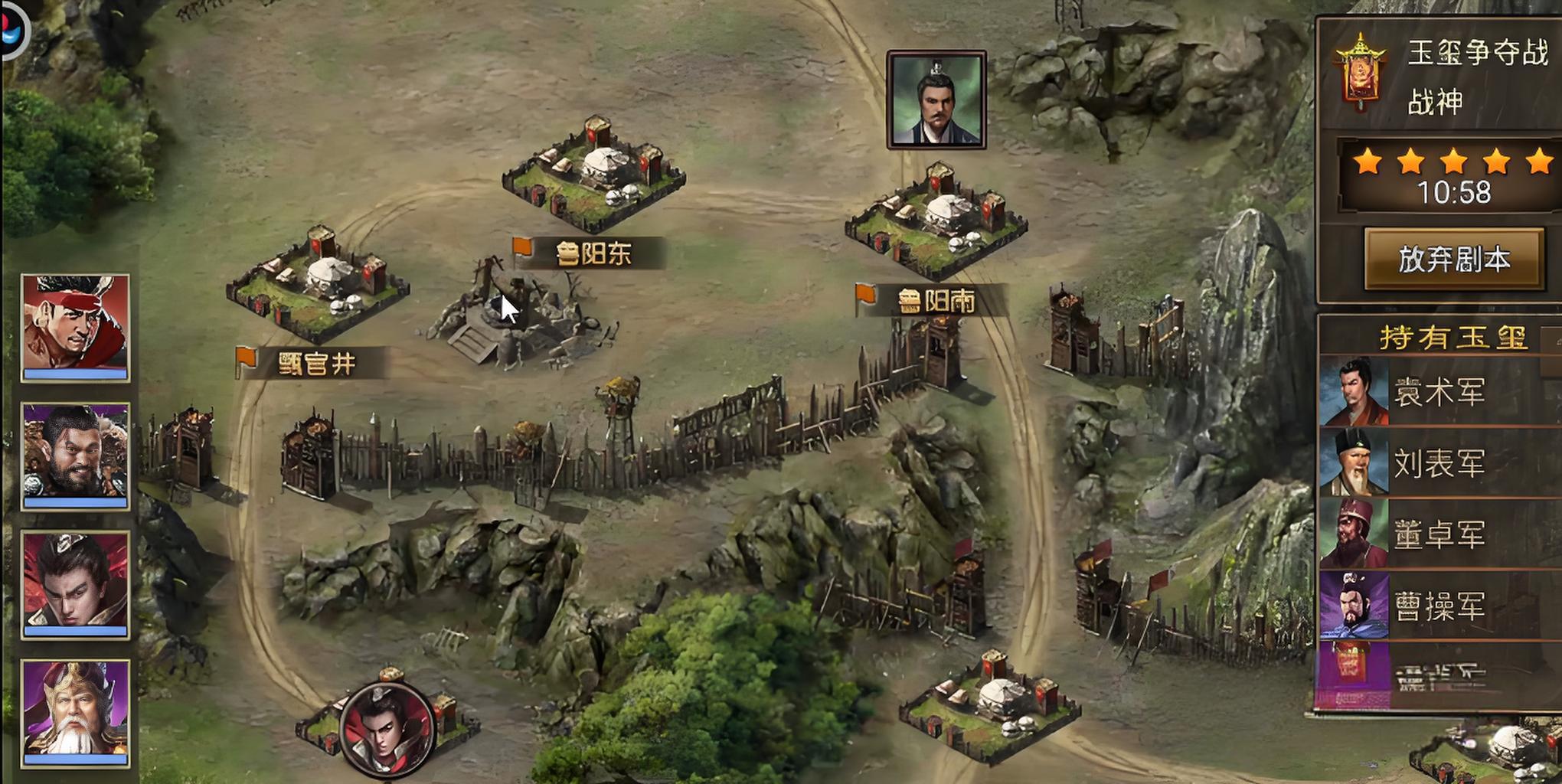
Task: Select the 刘表军 entry in the list
Action: (x=1438, y=463)
